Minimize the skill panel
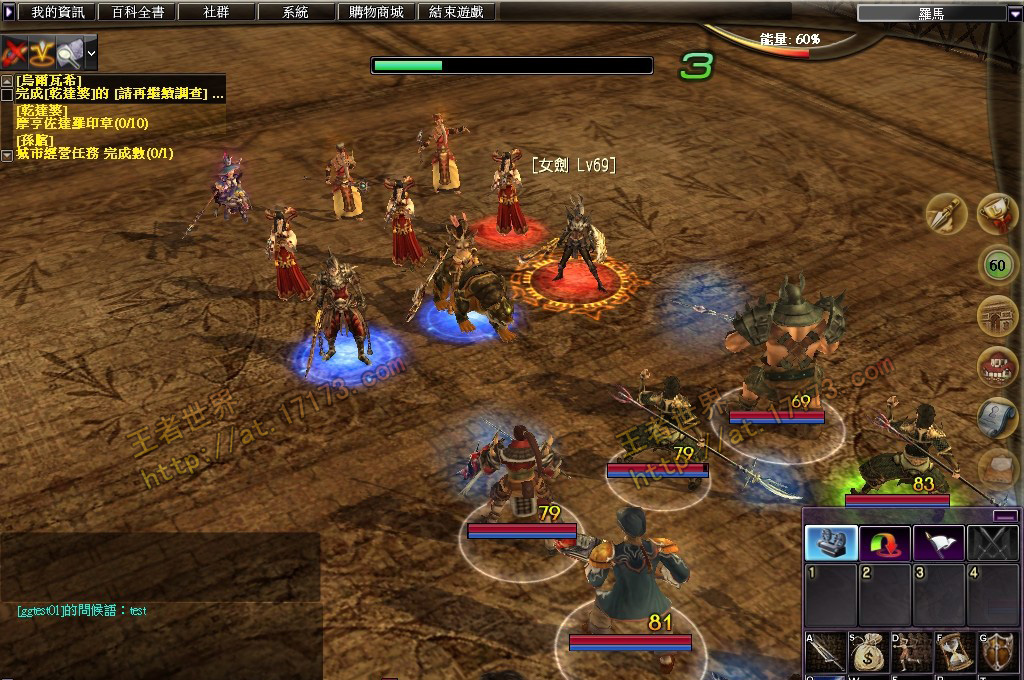The image size is (1024, 680). tap(1005, 516)
